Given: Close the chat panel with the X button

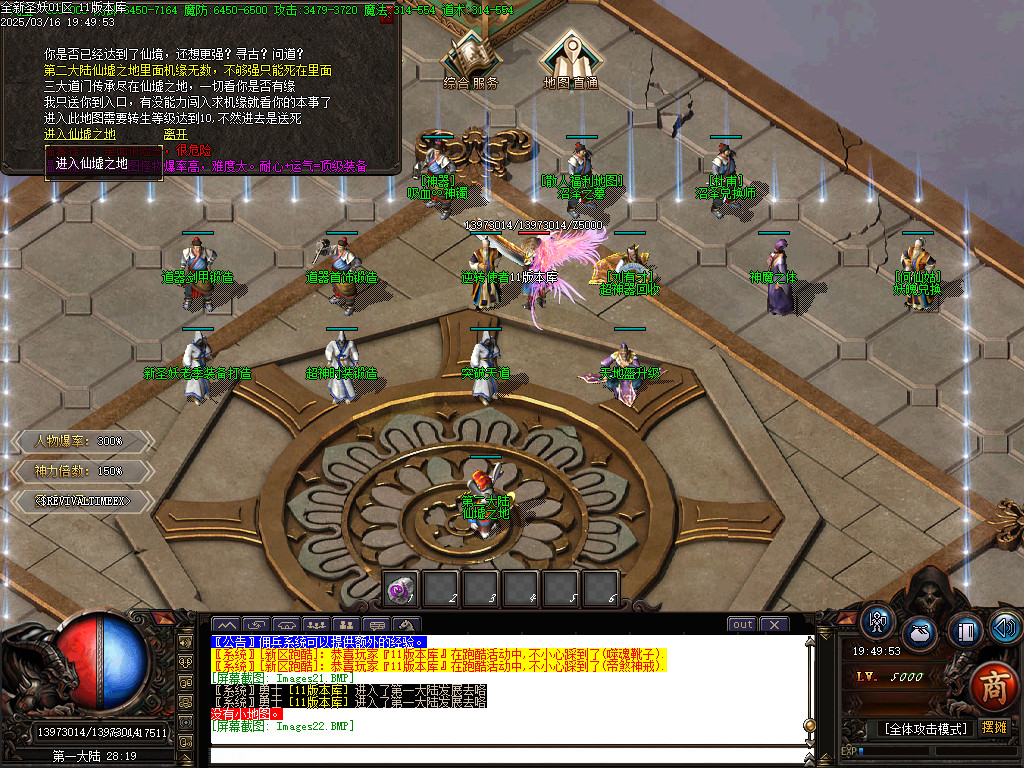Looking at the screenshot, I should (x=774, y=625).
